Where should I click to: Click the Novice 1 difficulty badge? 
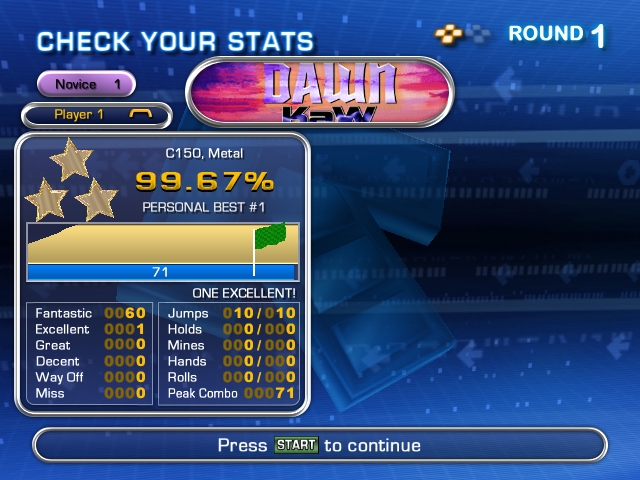[87, 84]
